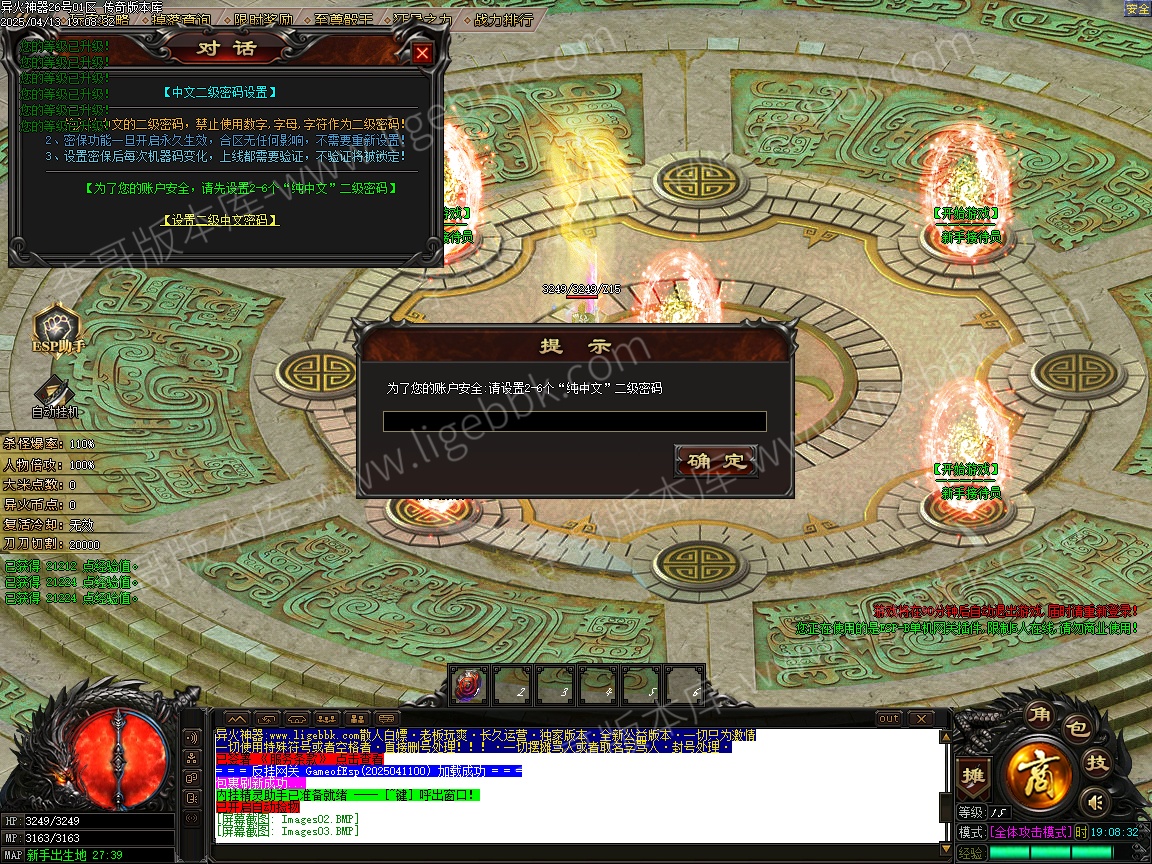Open the central 商 shop button
The height and width of the screenshot is (864, 1152).
click(x=1040, y=772)
